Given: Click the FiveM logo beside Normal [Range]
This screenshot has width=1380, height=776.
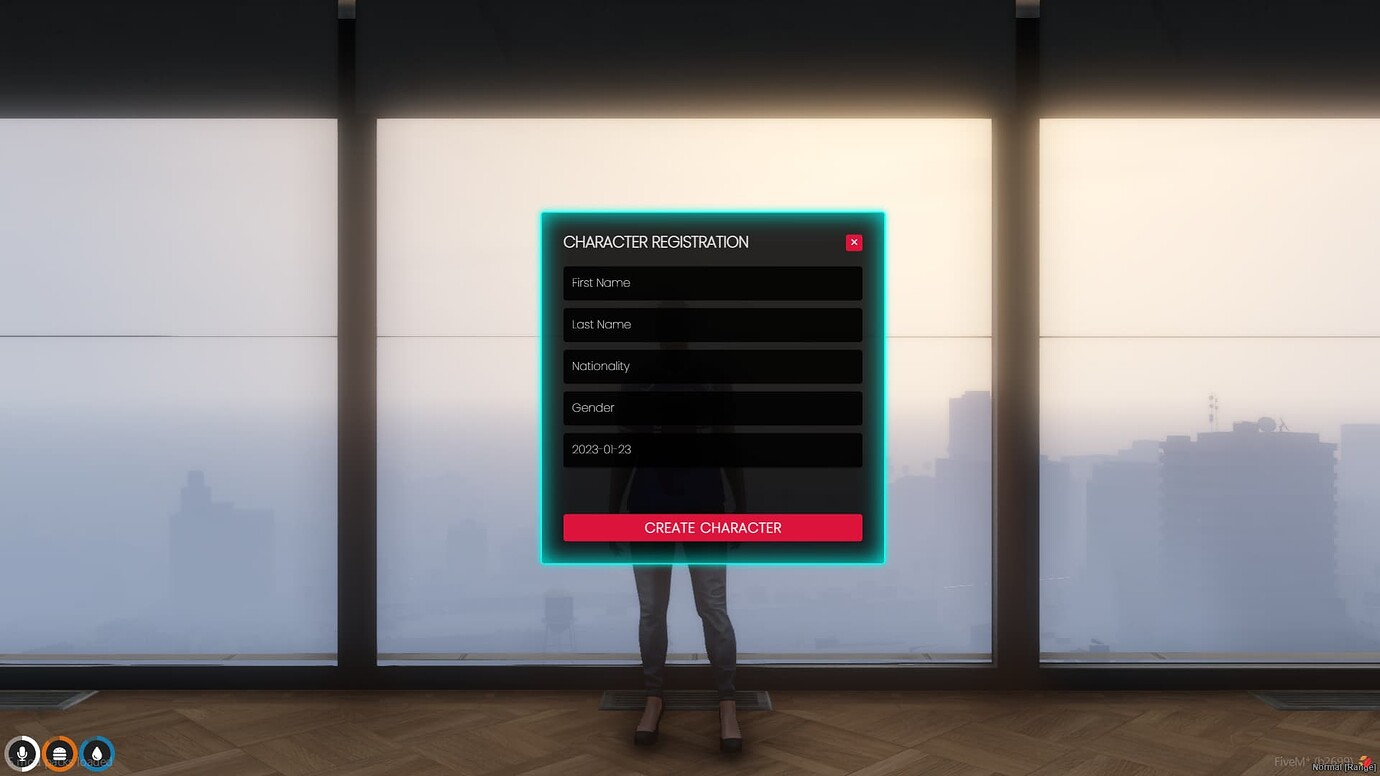Looking at the screenshot, I should (1366, 760).
